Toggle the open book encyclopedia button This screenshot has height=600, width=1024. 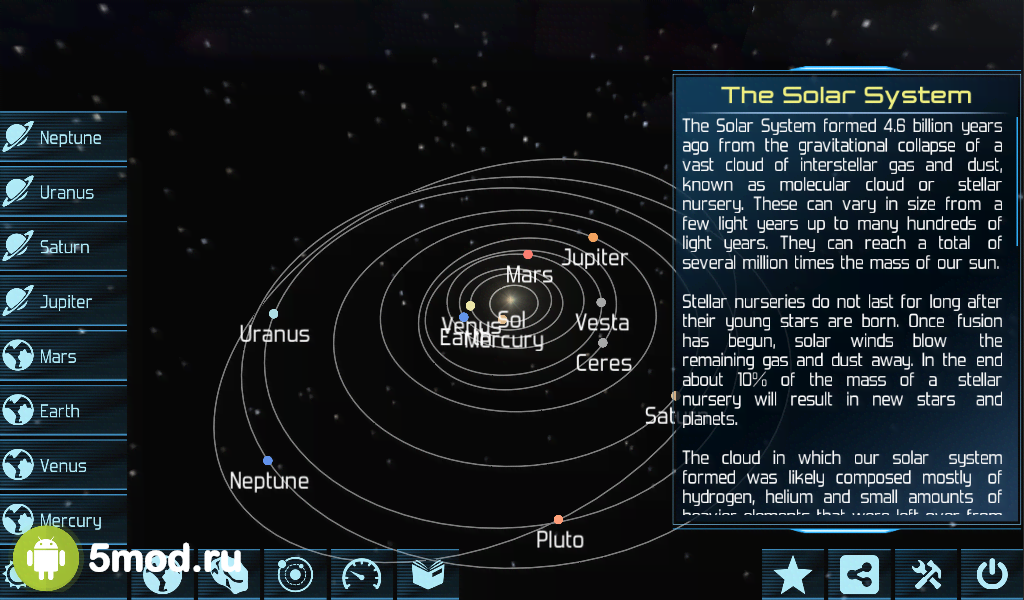click(428, 574)
